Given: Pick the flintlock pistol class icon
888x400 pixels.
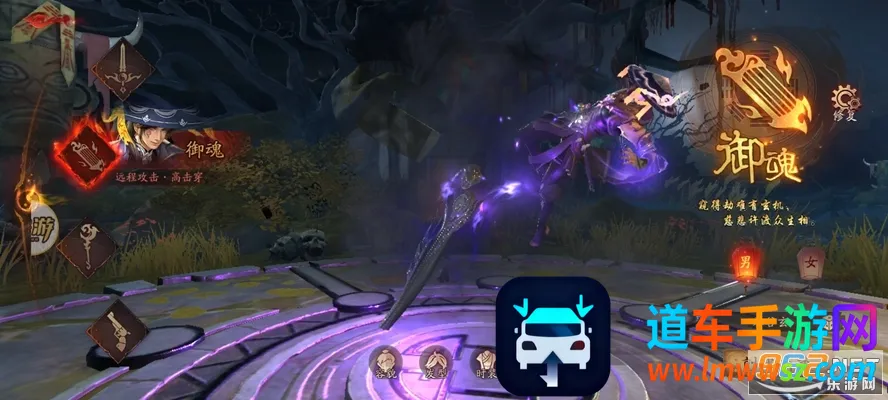Looking at the screenshot, I should (118, 330).
